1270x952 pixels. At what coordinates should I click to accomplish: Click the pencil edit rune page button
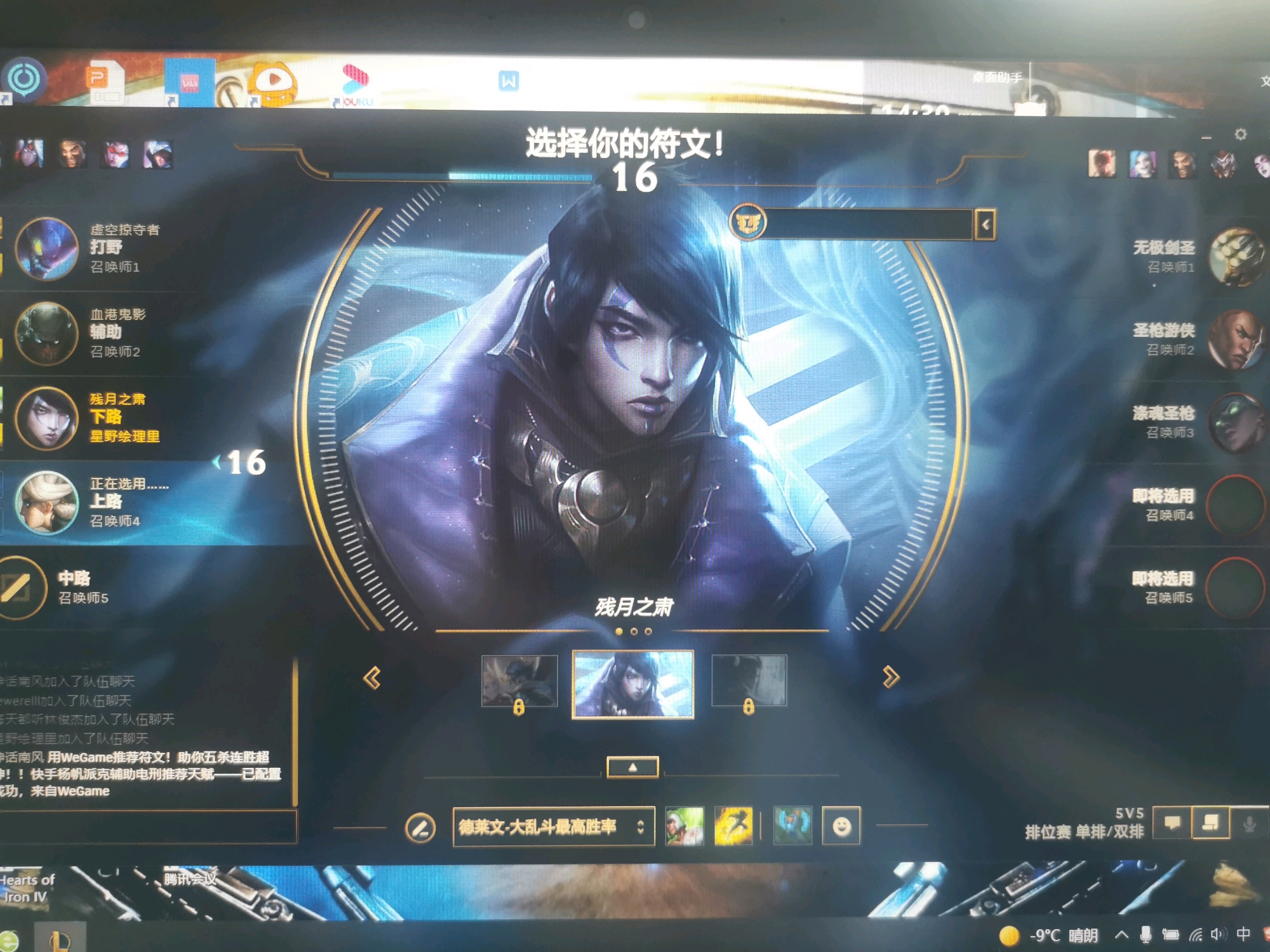420,828
